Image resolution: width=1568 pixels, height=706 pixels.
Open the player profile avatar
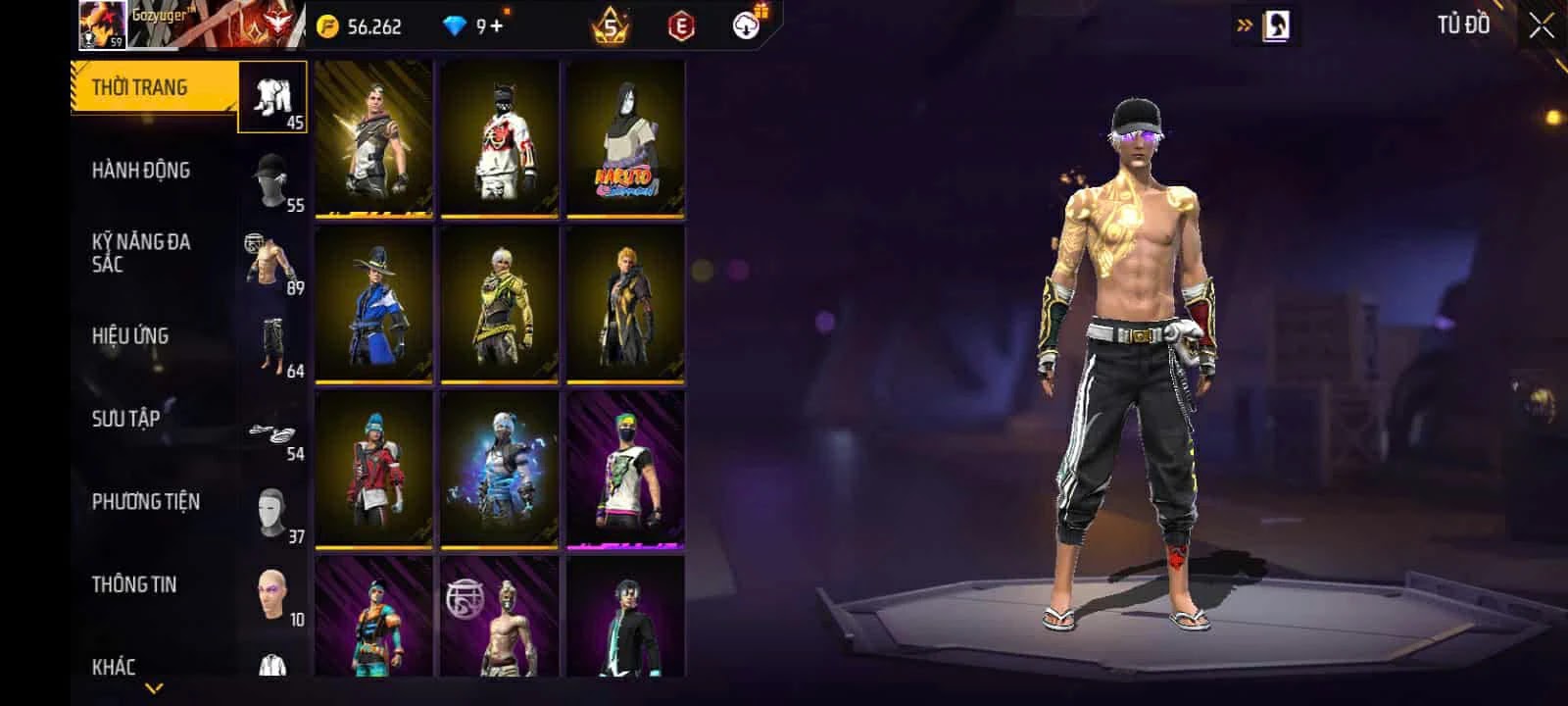tap(102, 25)
